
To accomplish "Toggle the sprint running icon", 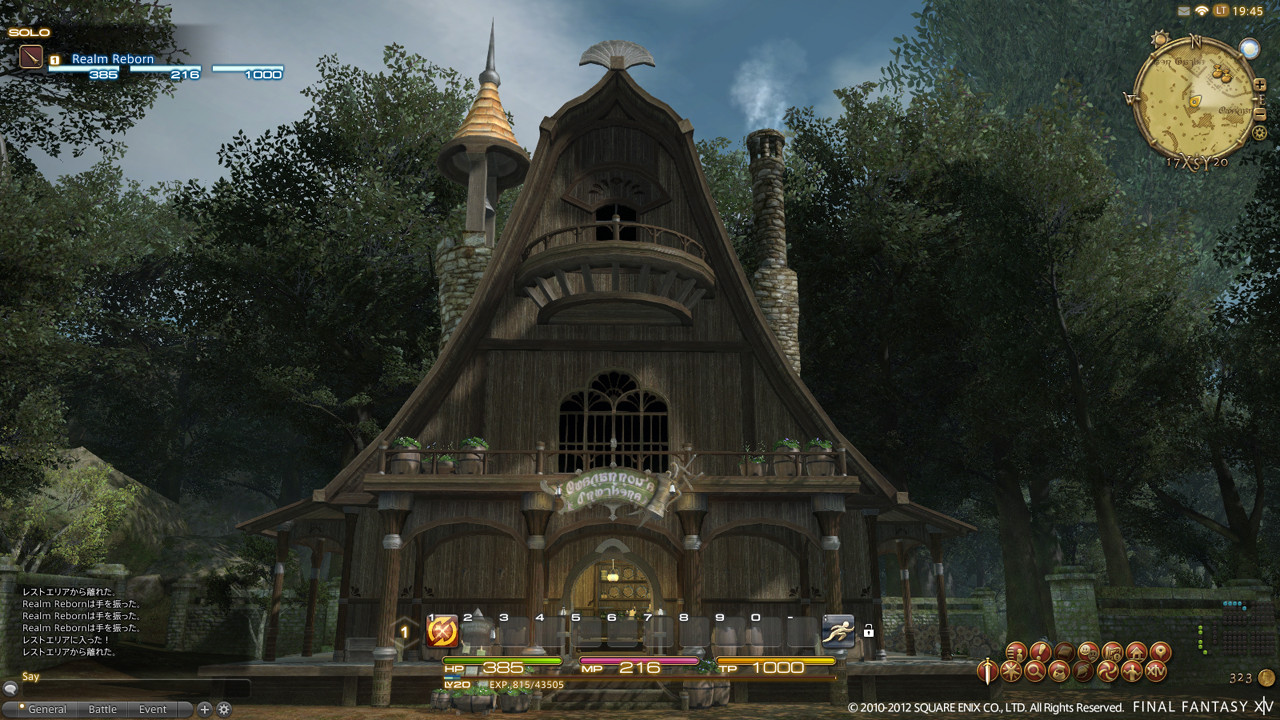I will [838, 631].
